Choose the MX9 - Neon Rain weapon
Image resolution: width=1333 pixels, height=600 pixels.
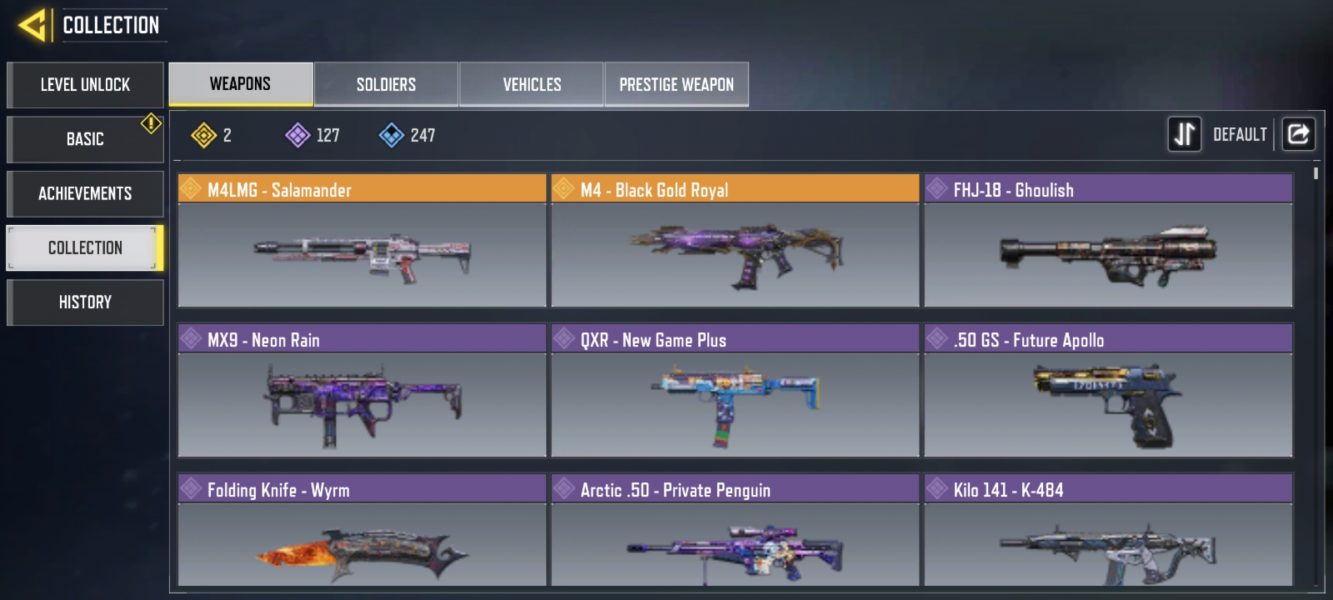pyautogui.click(x=362, y=391)
